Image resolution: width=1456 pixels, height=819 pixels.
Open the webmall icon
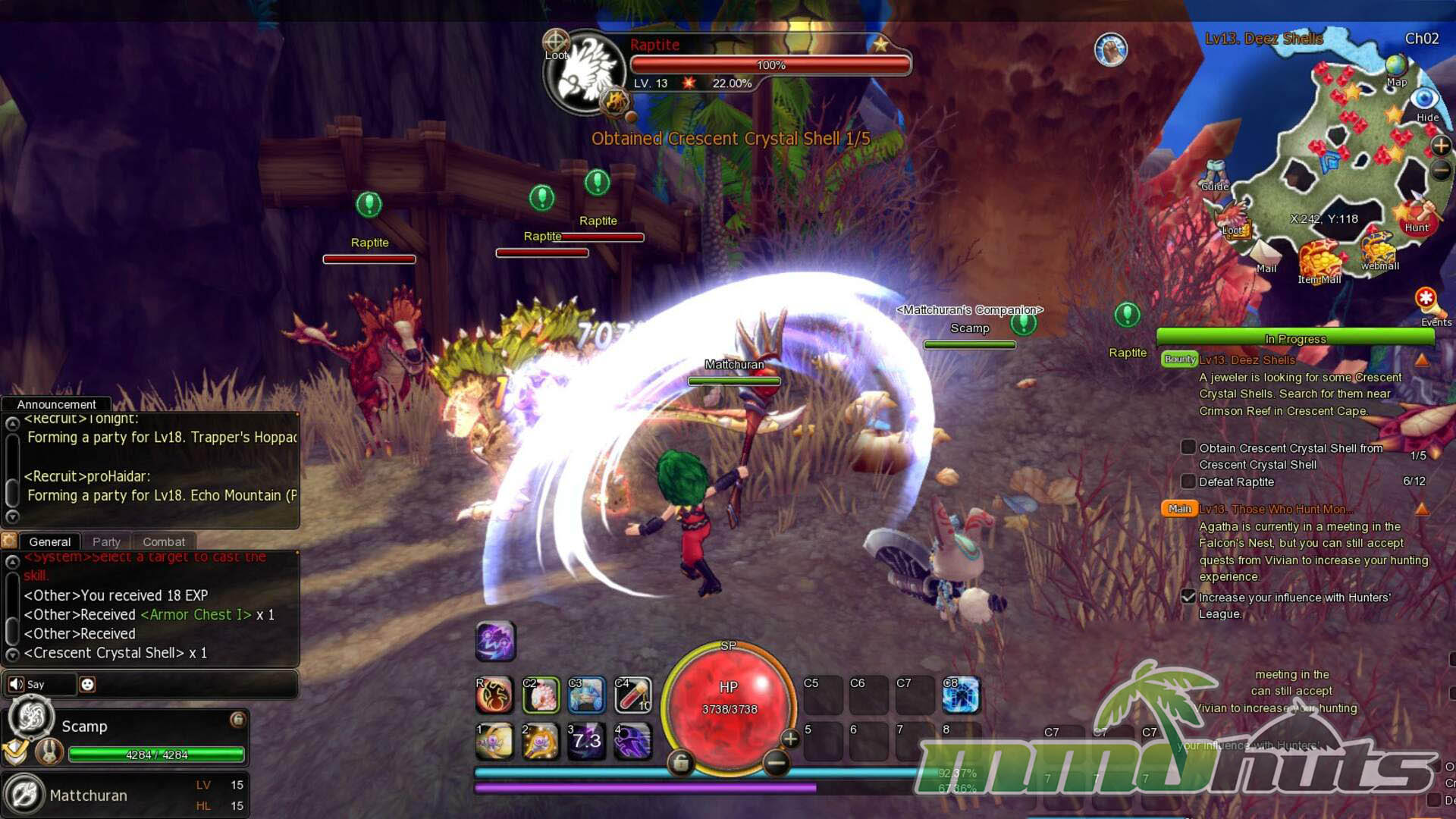pyautogui.click(x=1379, y=251)
